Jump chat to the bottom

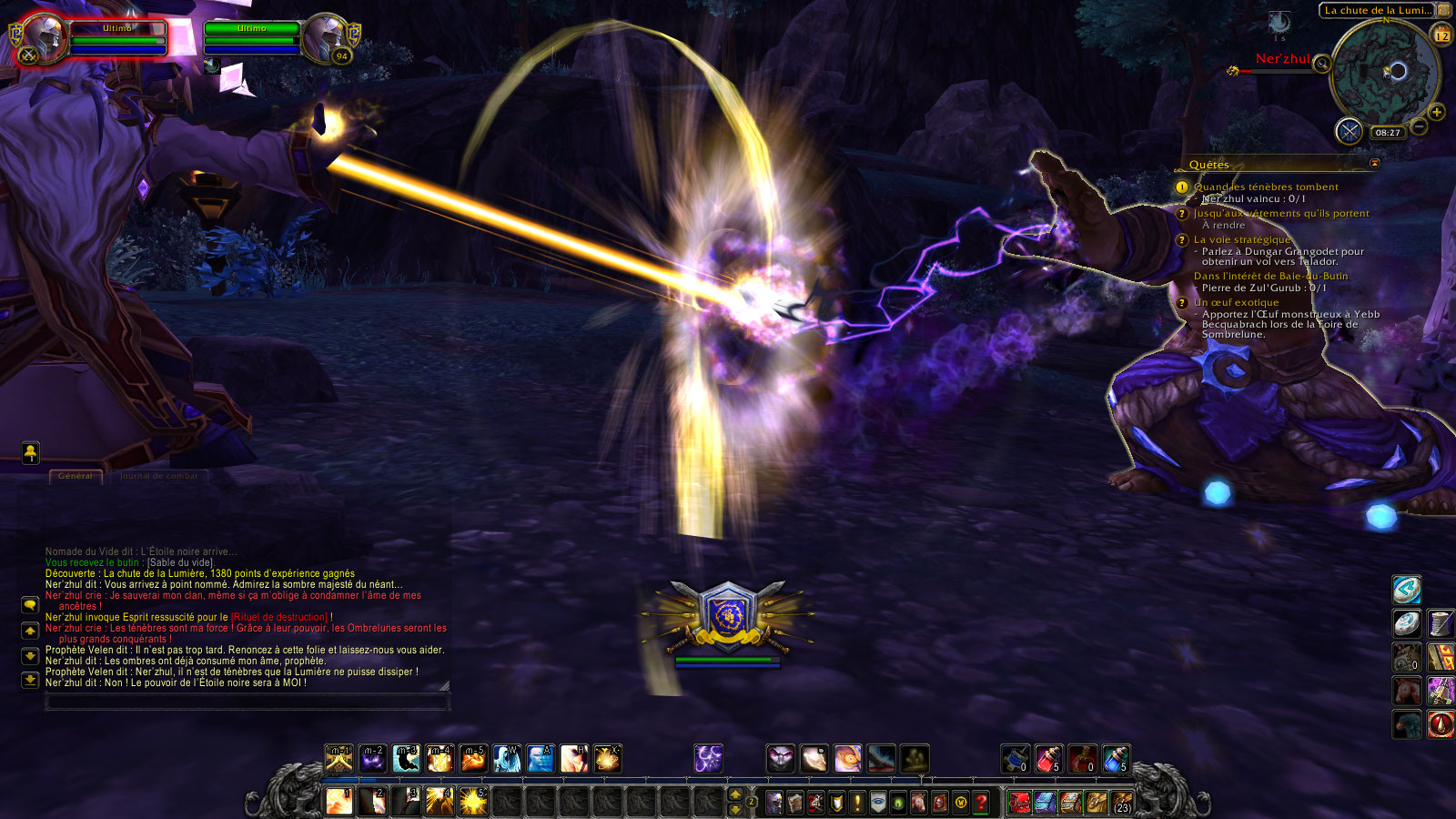(30, 680)
